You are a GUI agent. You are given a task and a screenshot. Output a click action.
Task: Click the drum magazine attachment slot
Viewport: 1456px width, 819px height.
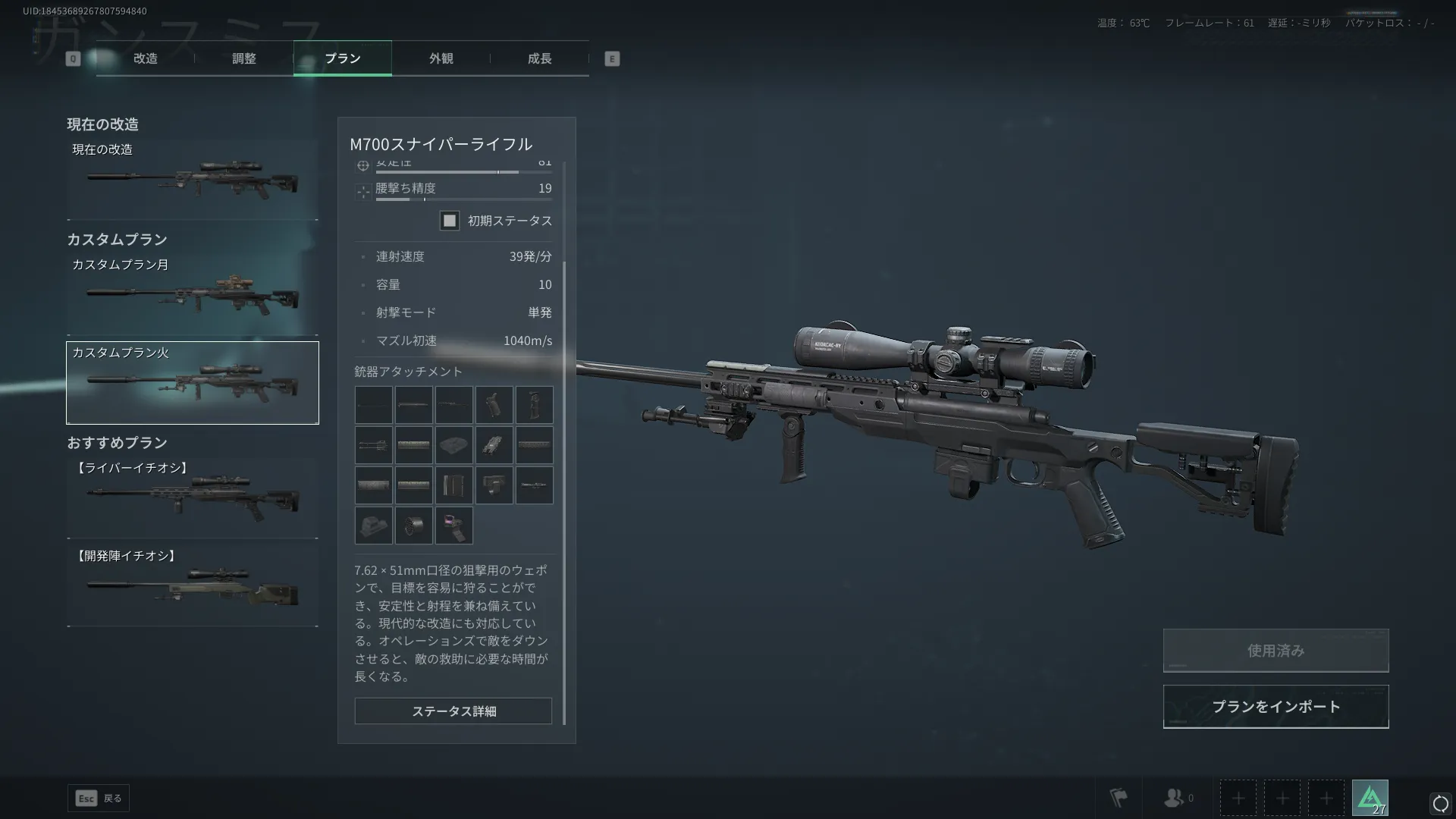click(x=413, y=526)
